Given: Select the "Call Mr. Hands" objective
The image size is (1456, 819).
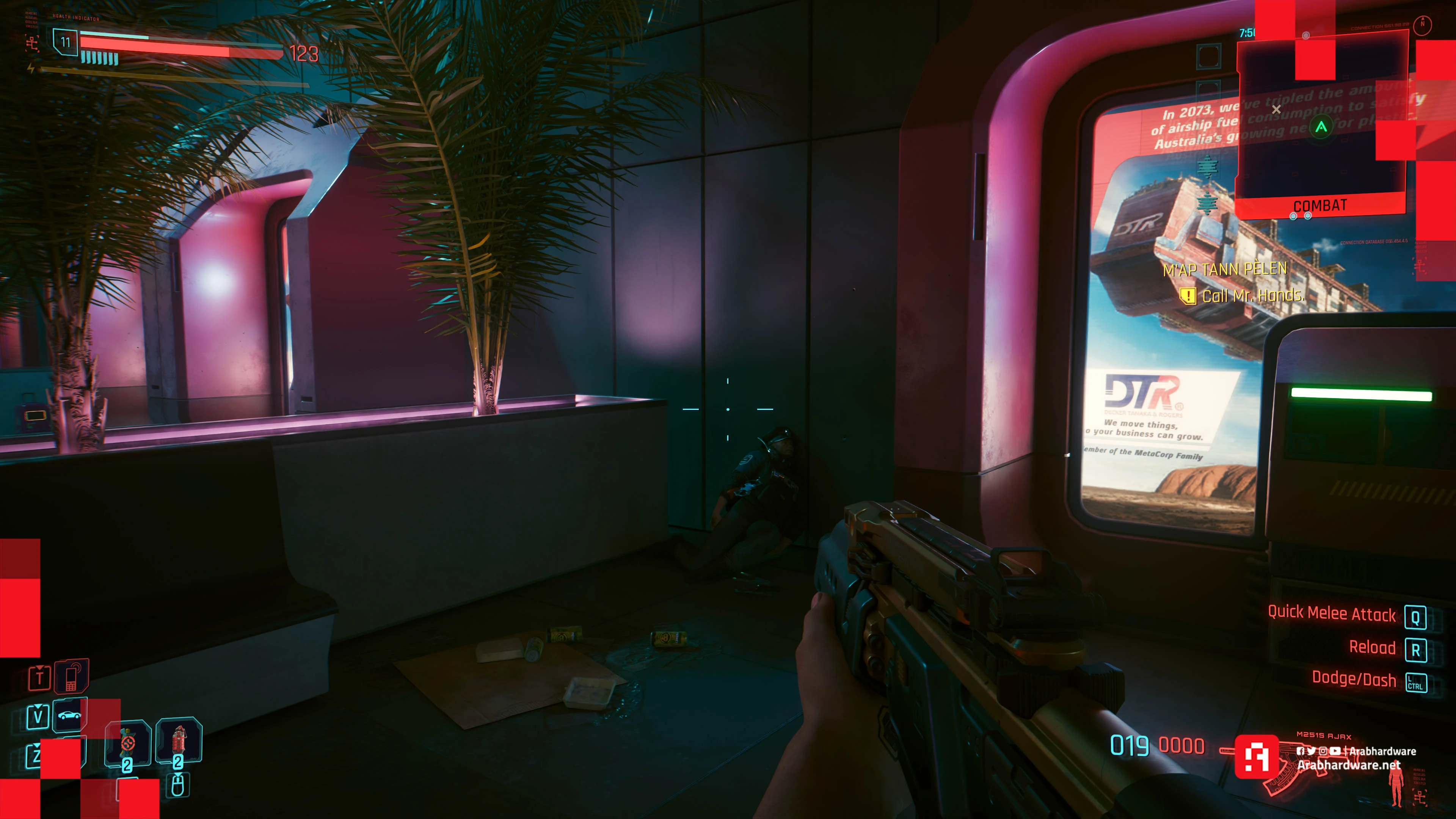Looking at the screenshot, I should [x=1252, y=296].
